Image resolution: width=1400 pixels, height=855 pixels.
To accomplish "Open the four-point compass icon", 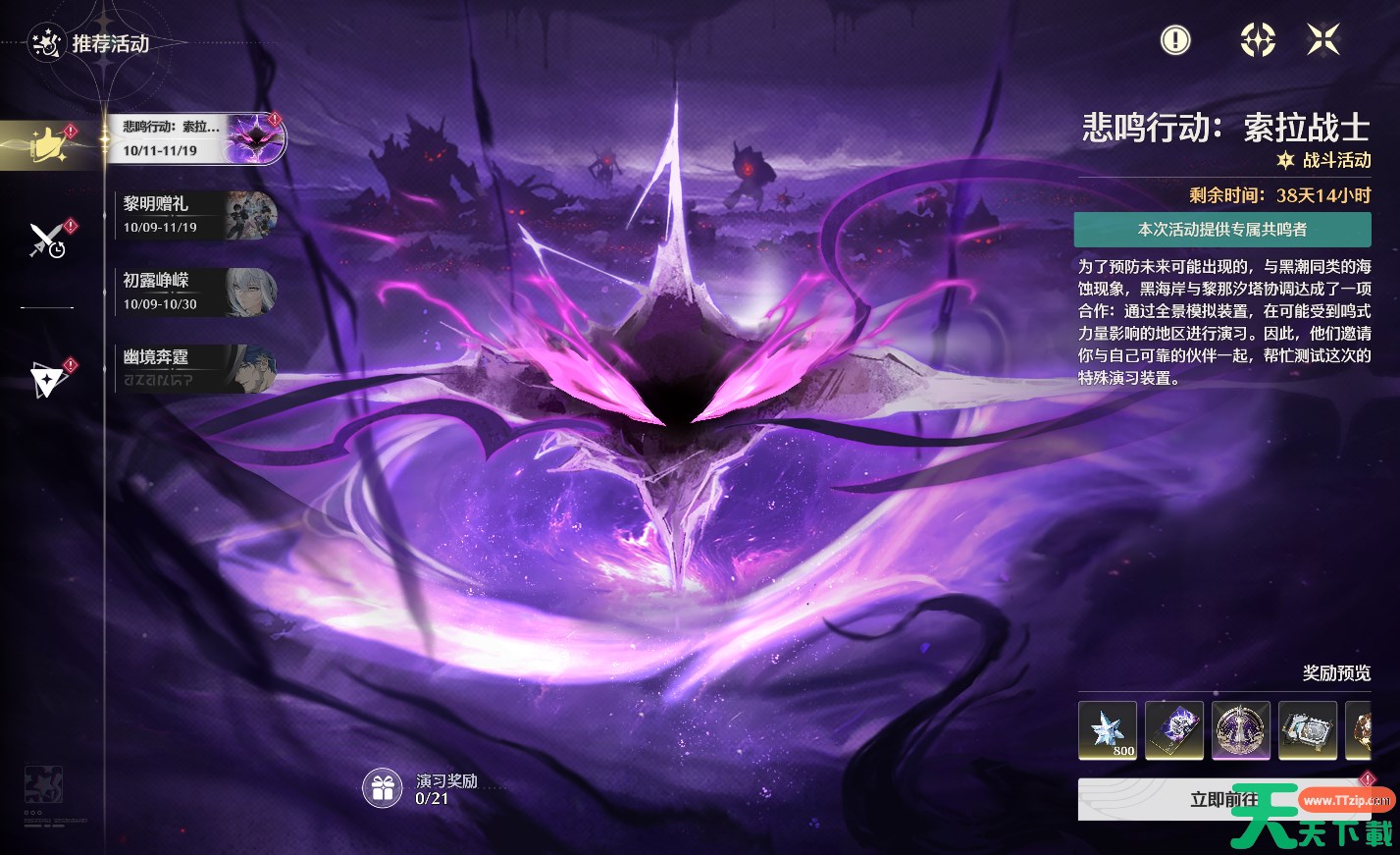I will 1257,40.
